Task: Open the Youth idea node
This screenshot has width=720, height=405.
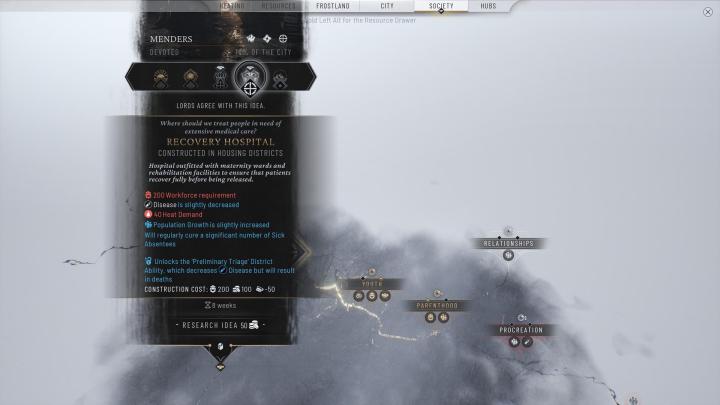Action: pyautogui.click(x=372, y=284)
